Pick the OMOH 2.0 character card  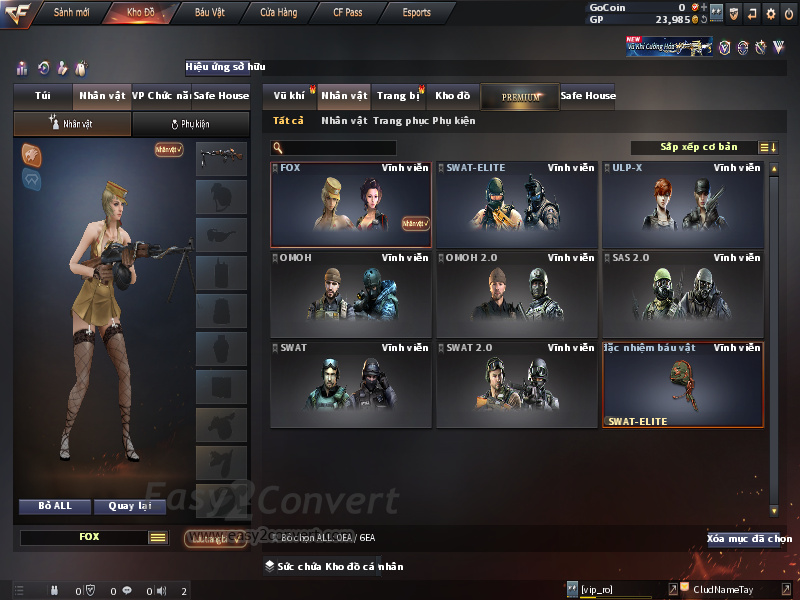tap(516, 294)
